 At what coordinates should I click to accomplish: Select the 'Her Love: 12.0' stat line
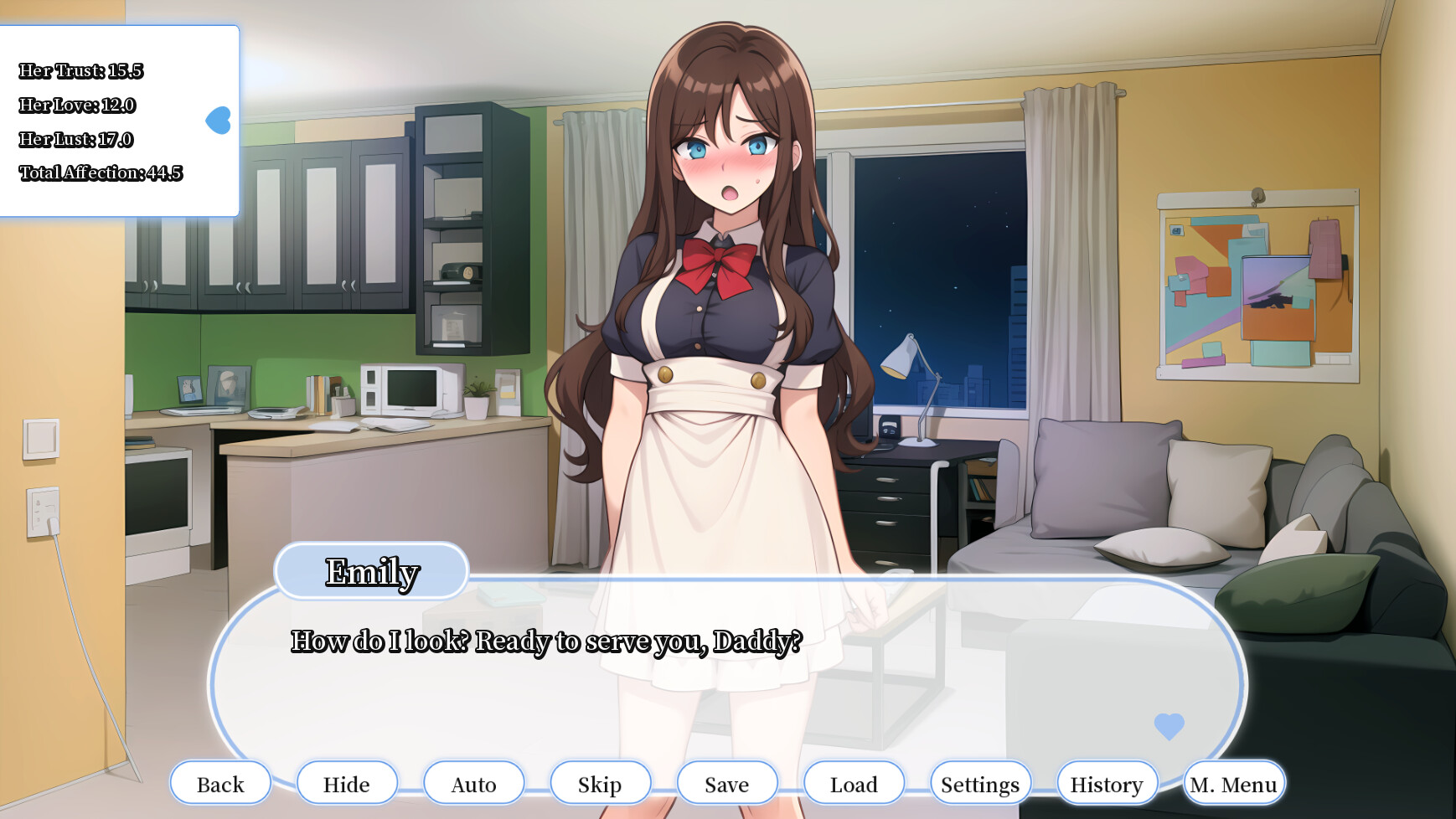(77, 106)
